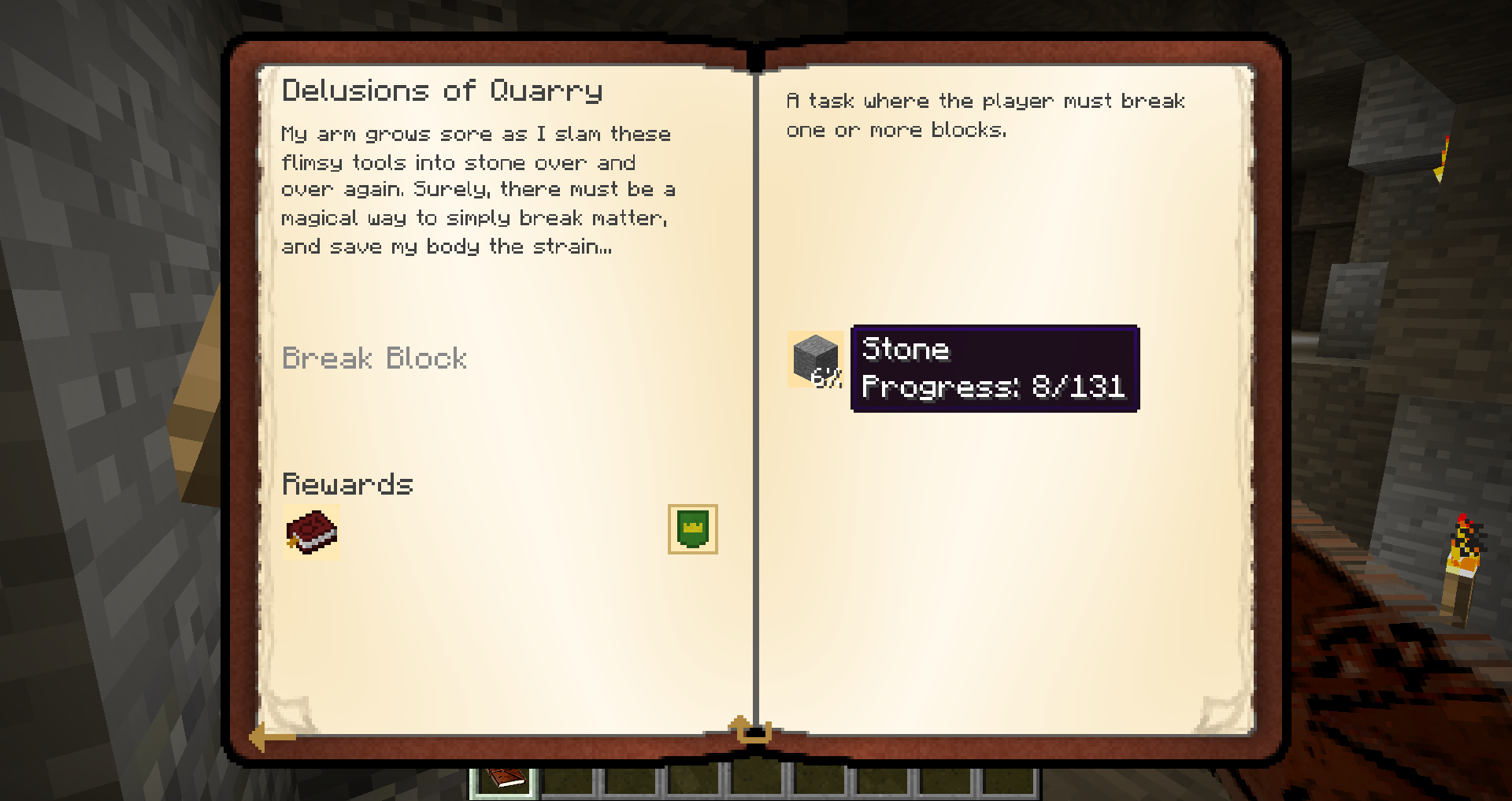Screen dimensions: 1512x801
Task: Click the green crown badge reward
Action: 691,529
